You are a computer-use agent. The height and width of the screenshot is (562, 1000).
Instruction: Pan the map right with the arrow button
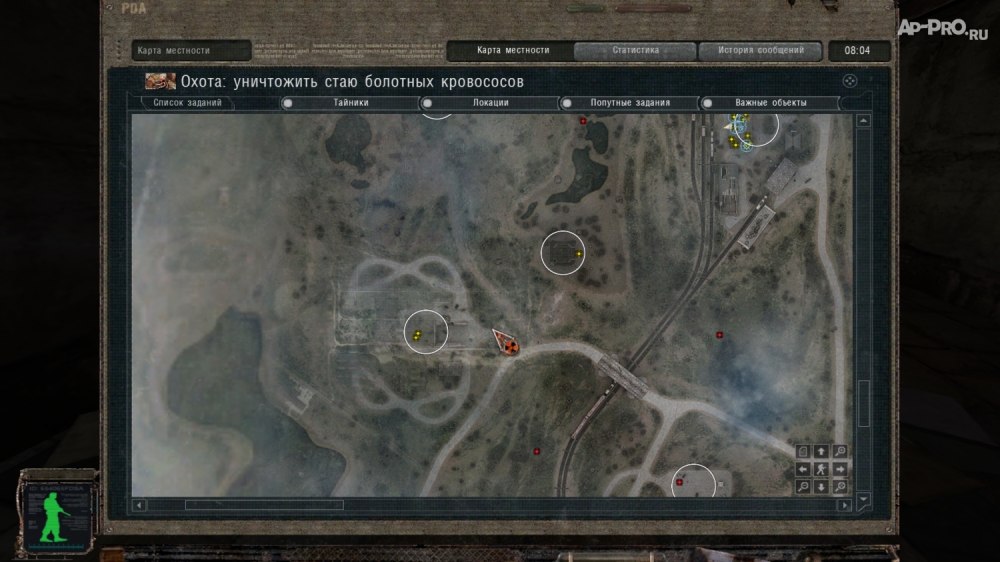(x=840, y=469)
